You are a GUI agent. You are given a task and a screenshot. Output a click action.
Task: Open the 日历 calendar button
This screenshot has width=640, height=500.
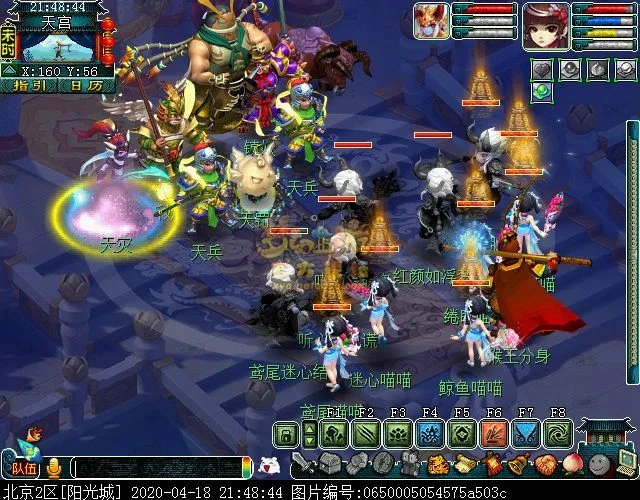pos(89,86)
